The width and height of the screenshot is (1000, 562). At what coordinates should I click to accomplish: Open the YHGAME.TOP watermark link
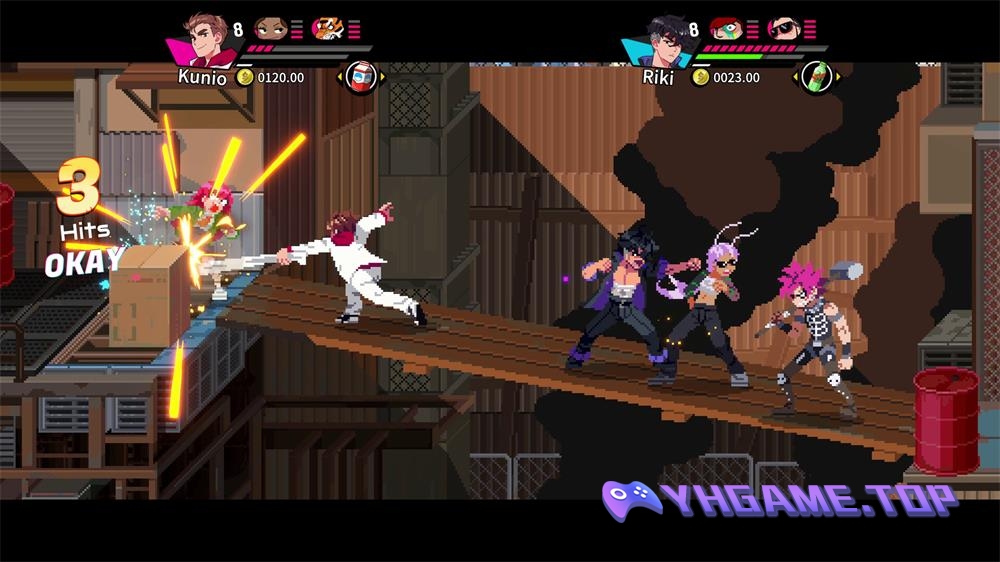(780, 499)
